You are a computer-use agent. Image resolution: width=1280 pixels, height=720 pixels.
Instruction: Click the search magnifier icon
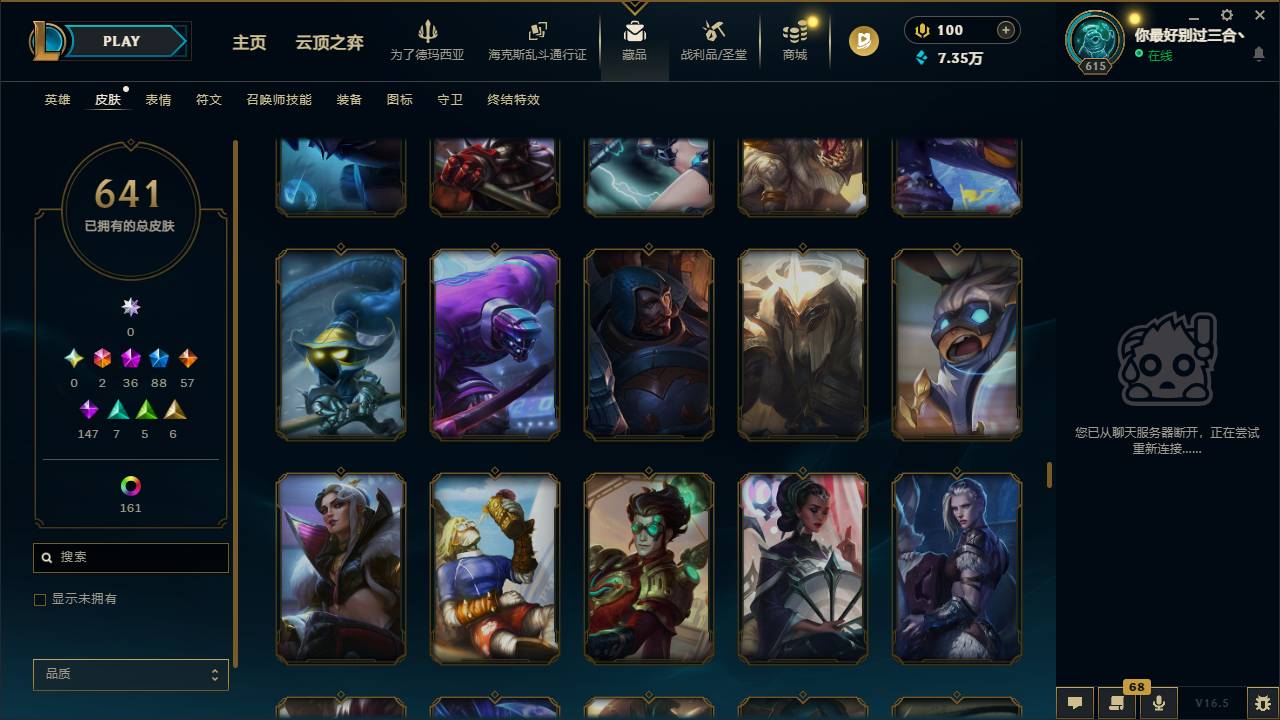point(48,557)
